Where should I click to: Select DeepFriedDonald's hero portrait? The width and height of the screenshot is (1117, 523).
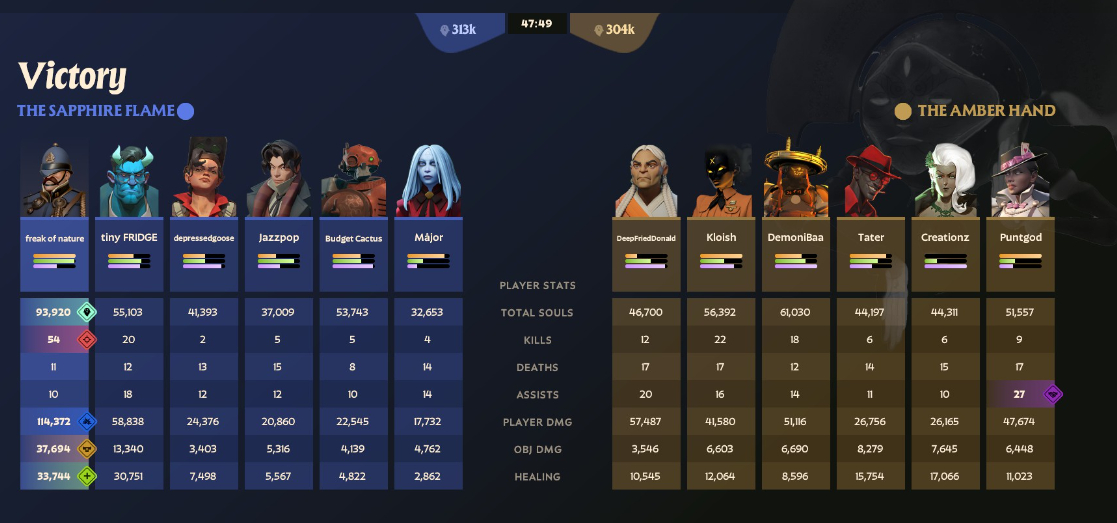(x=647, y=181)
